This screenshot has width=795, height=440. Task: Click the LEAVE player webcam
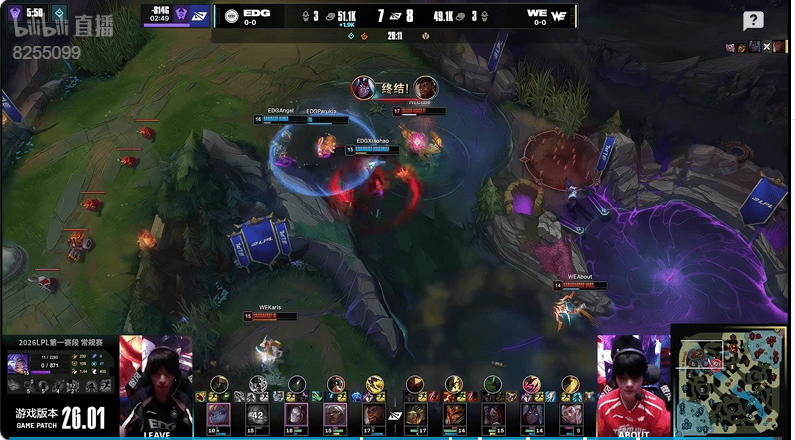156,385
